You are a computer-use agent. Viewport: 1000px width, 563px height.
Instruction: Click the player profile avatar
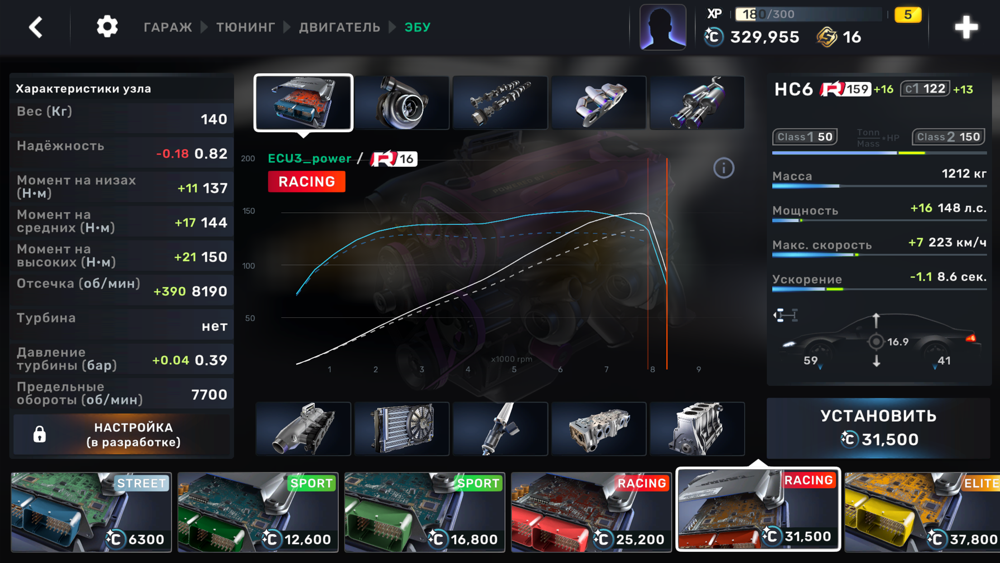(663, 28)
